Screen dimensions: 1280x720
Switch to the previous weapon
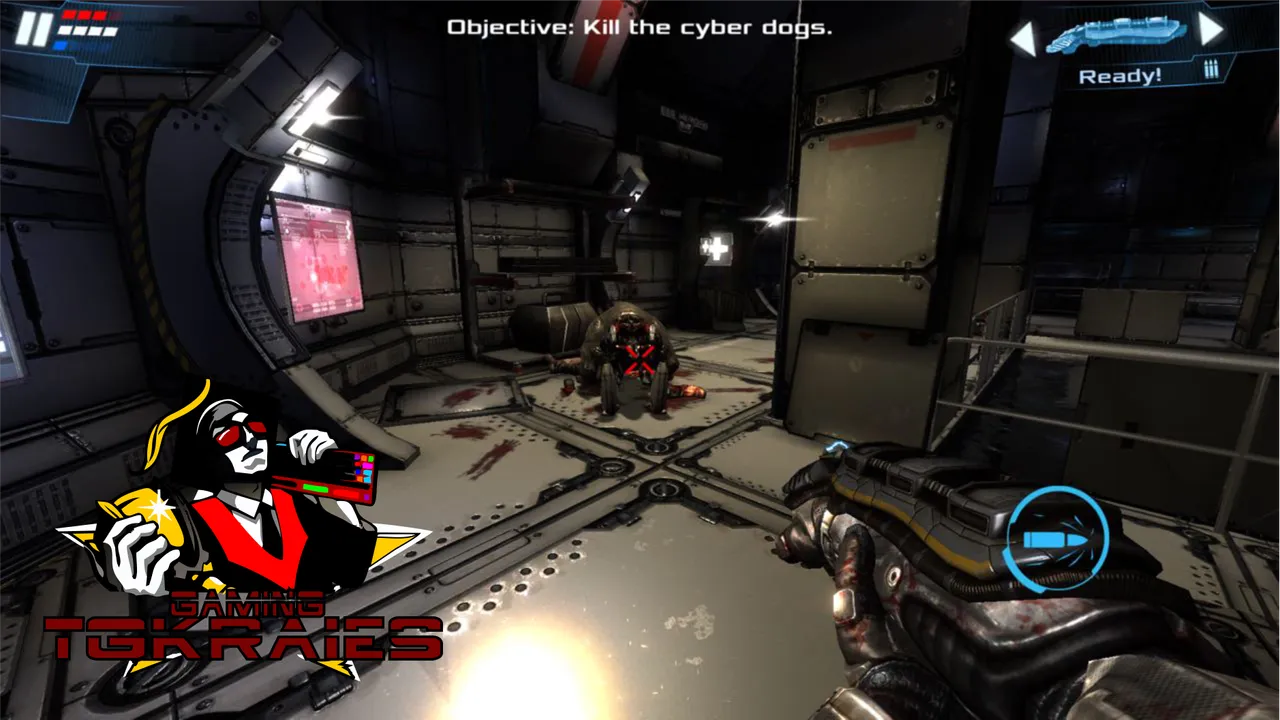[x=1022, y=39]
